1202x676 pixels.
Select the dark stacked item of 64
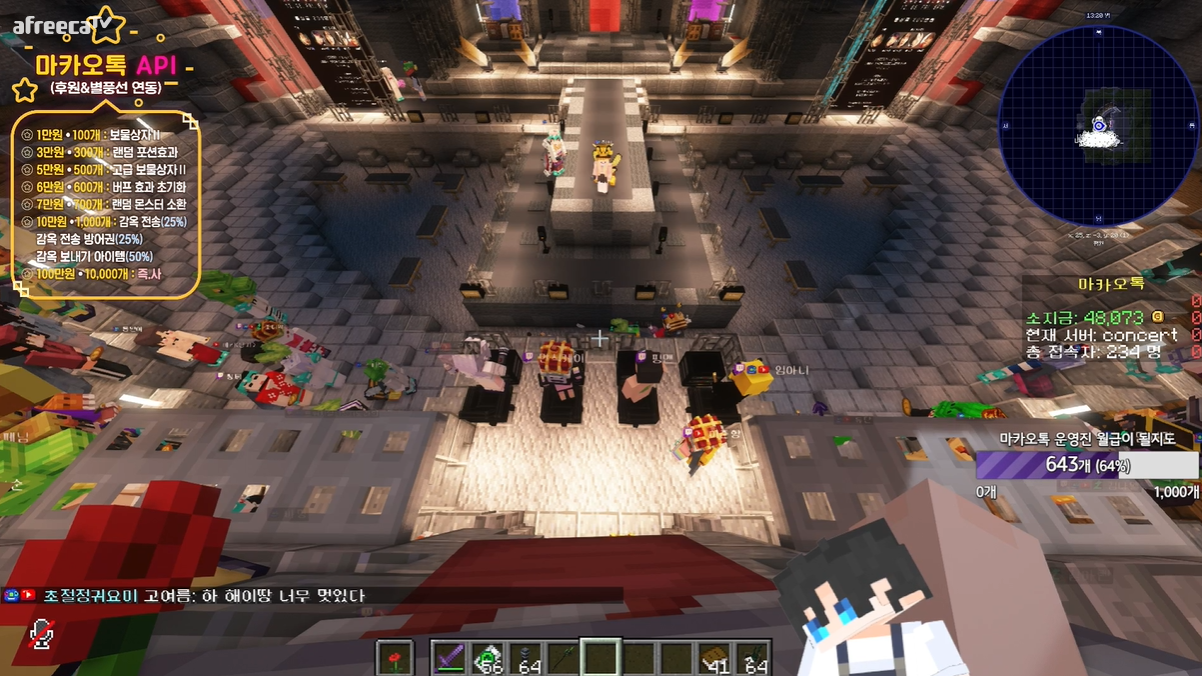(x=525, y=658)
